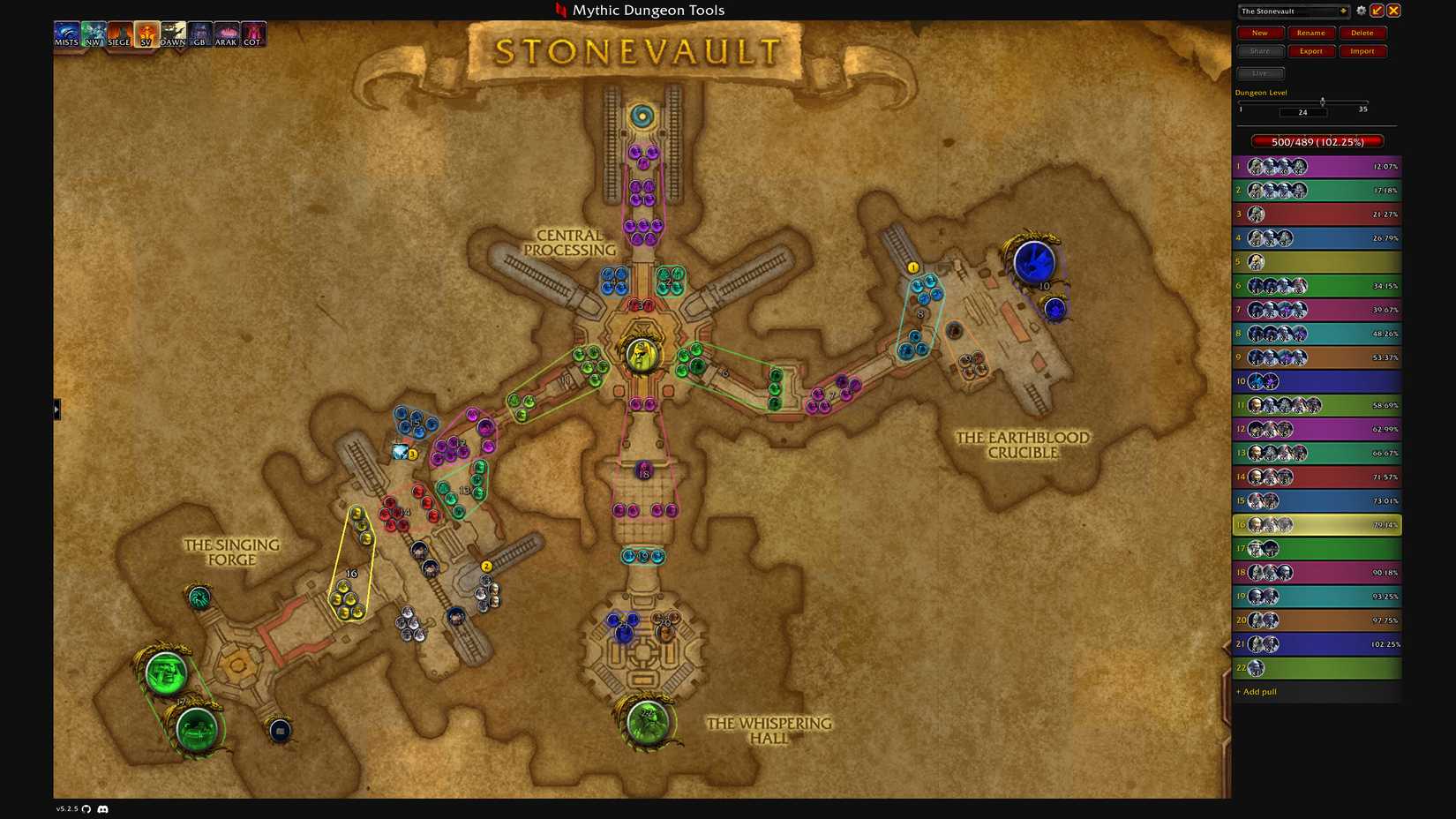This screenshot has width=1456, height=819.
Task: Click the GitHub icon in the bottom bar
Action: pos(88,808)
